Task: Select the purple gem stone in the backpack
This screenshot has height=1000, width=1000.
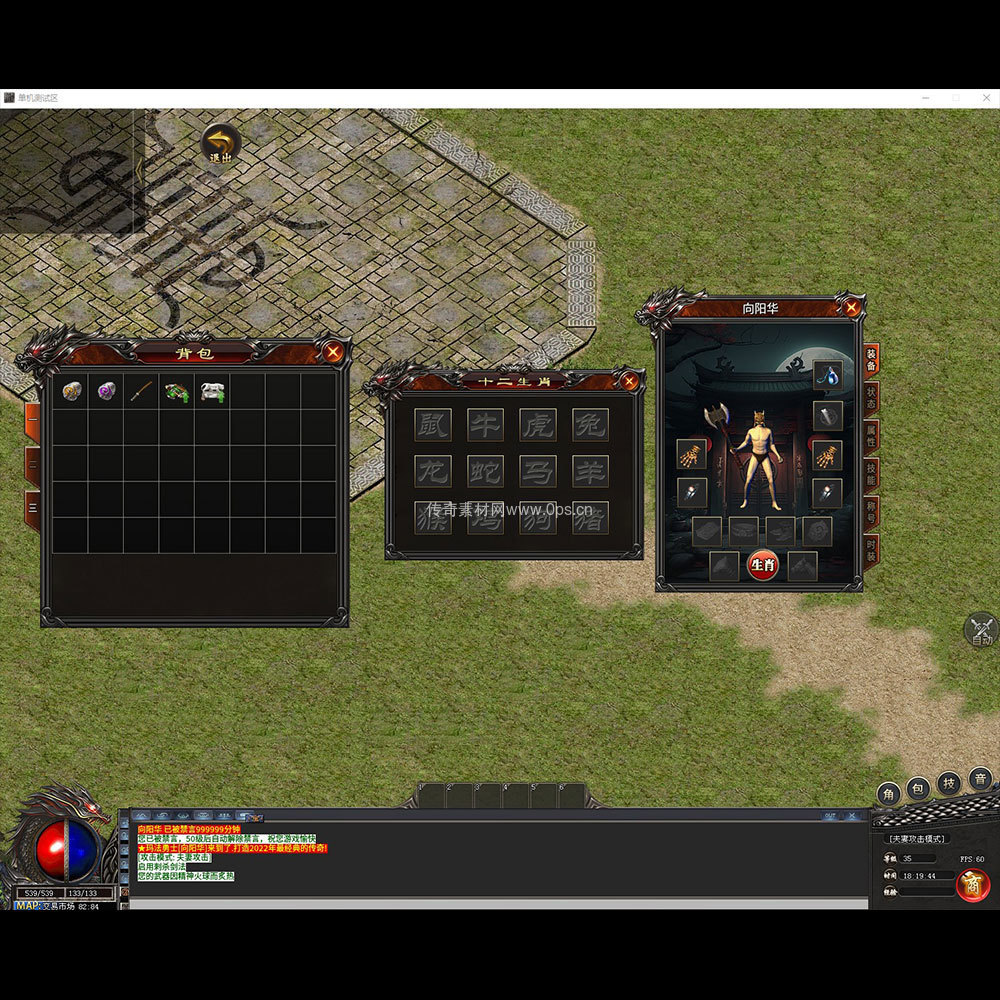Action: [106, 391]
